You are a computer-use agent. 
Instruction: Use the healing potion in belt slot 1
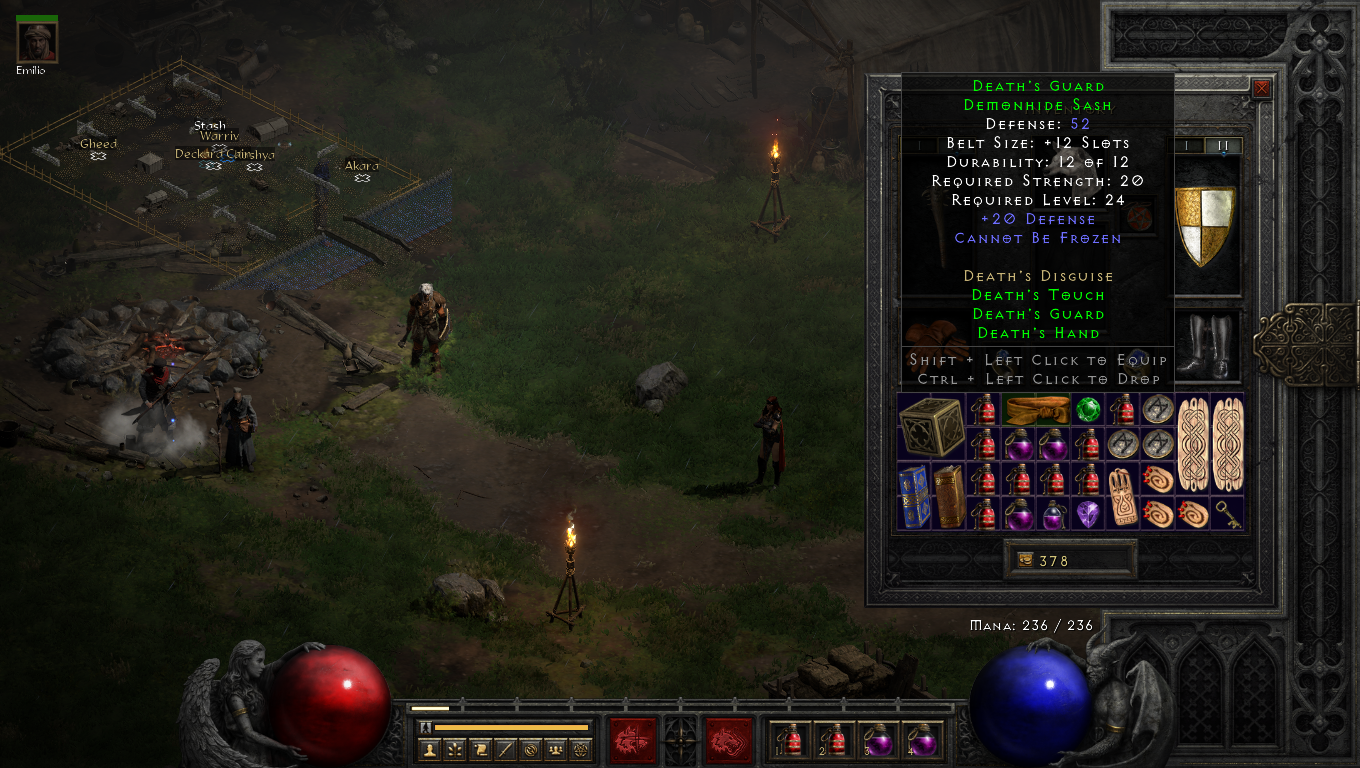pos(792,741)
